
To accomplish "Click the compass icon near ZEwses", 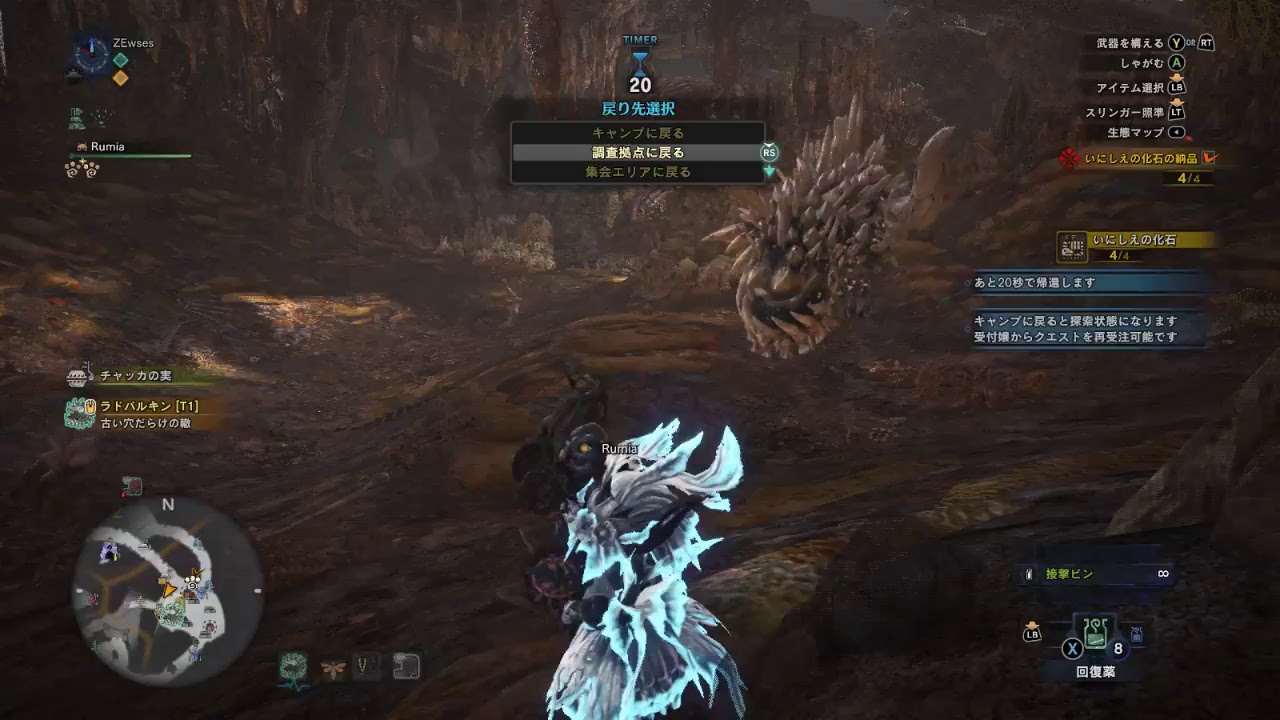I will (x=92, y=53).
